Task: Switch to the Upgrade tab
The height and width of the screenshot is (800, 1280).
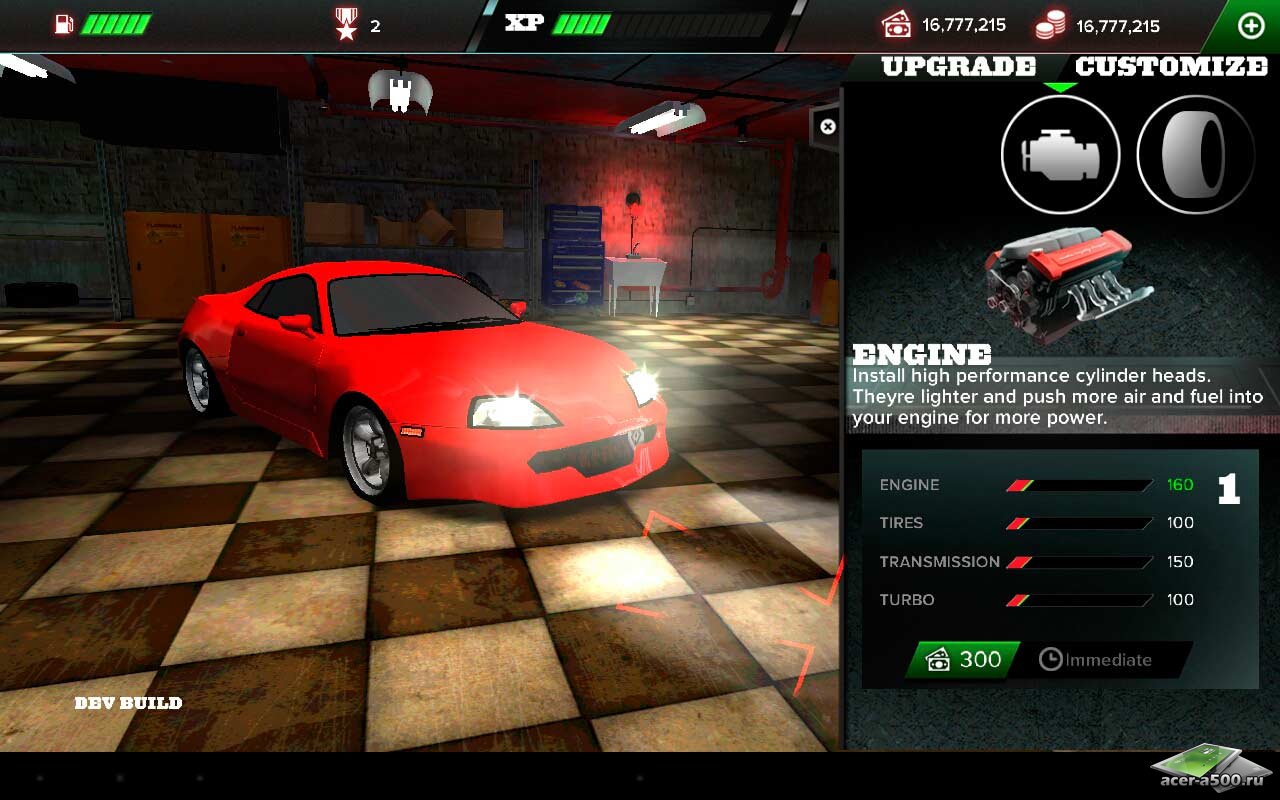Action: 958,67
